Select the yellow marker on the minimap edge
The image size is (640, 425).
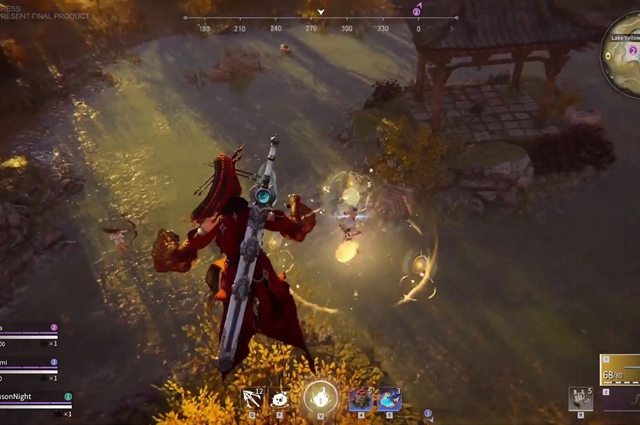[x=609, y=54]
